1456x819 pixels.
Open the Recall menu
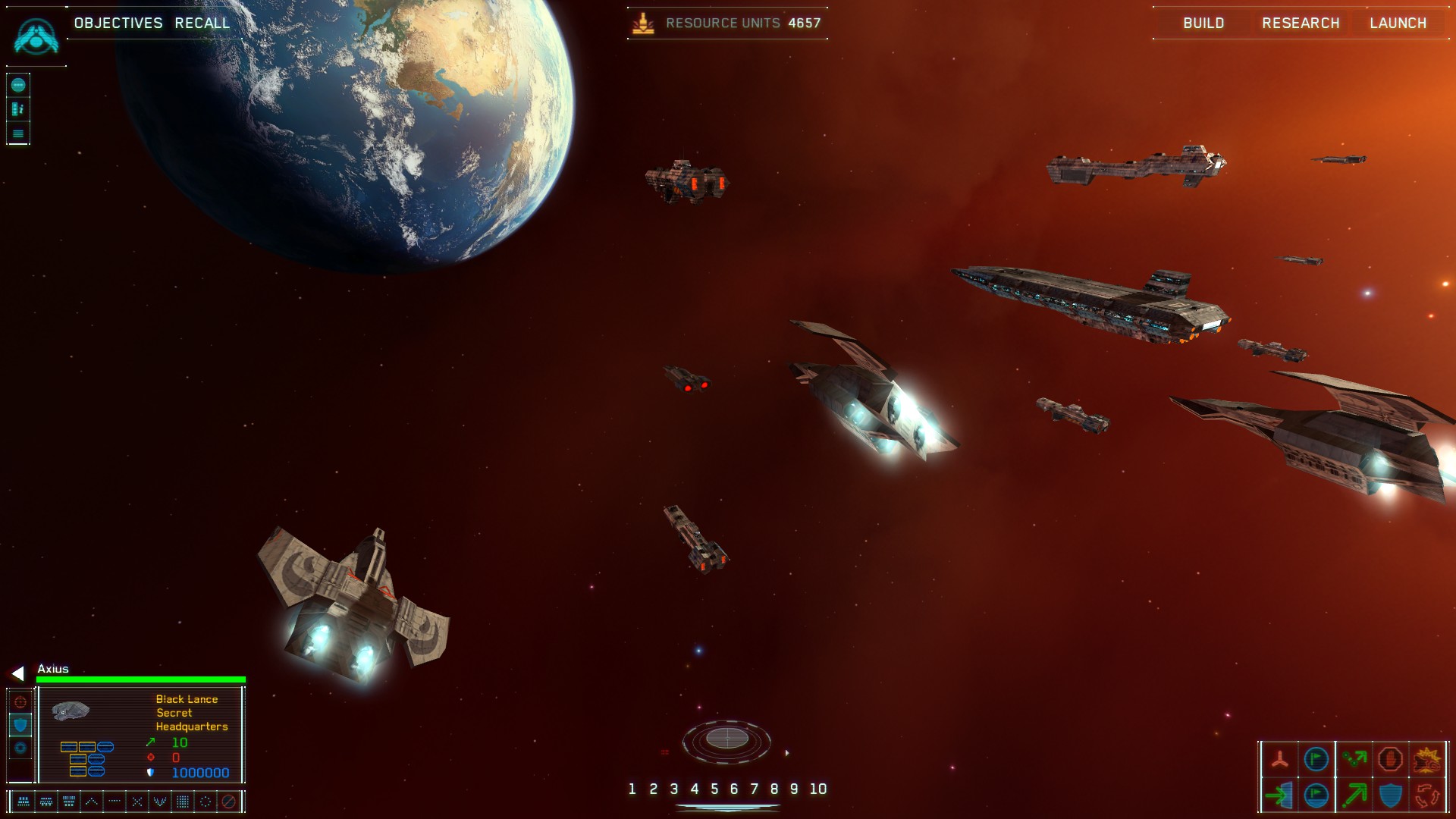pyautogui.click(x=202, y=24)
